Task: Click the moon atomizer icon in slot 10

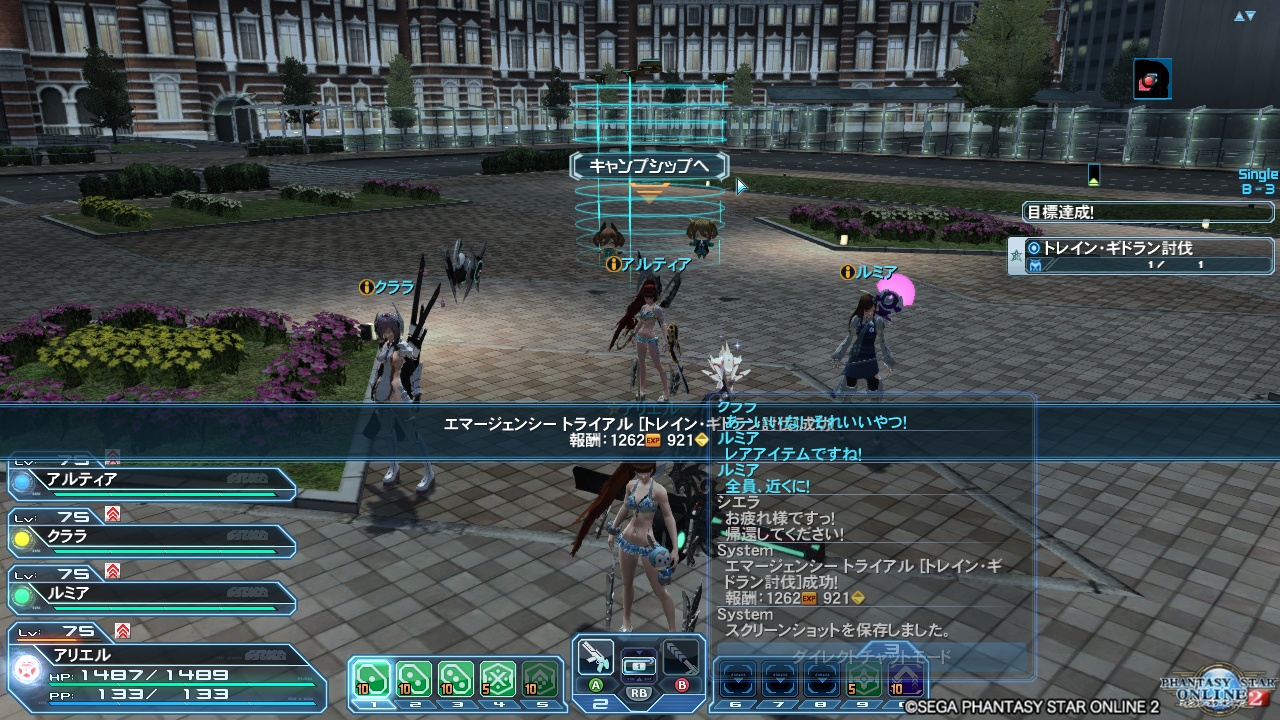Action: [x=908, y=680]
